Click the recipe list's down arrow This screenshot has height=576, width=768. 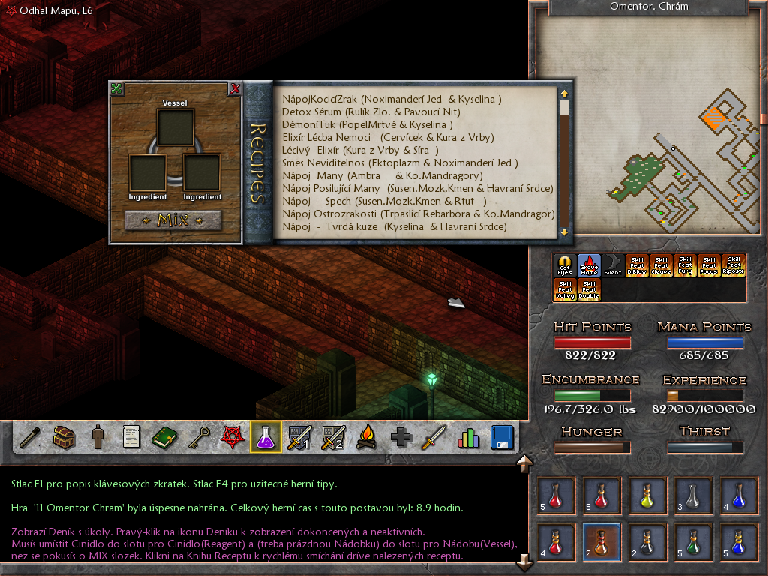564,232
